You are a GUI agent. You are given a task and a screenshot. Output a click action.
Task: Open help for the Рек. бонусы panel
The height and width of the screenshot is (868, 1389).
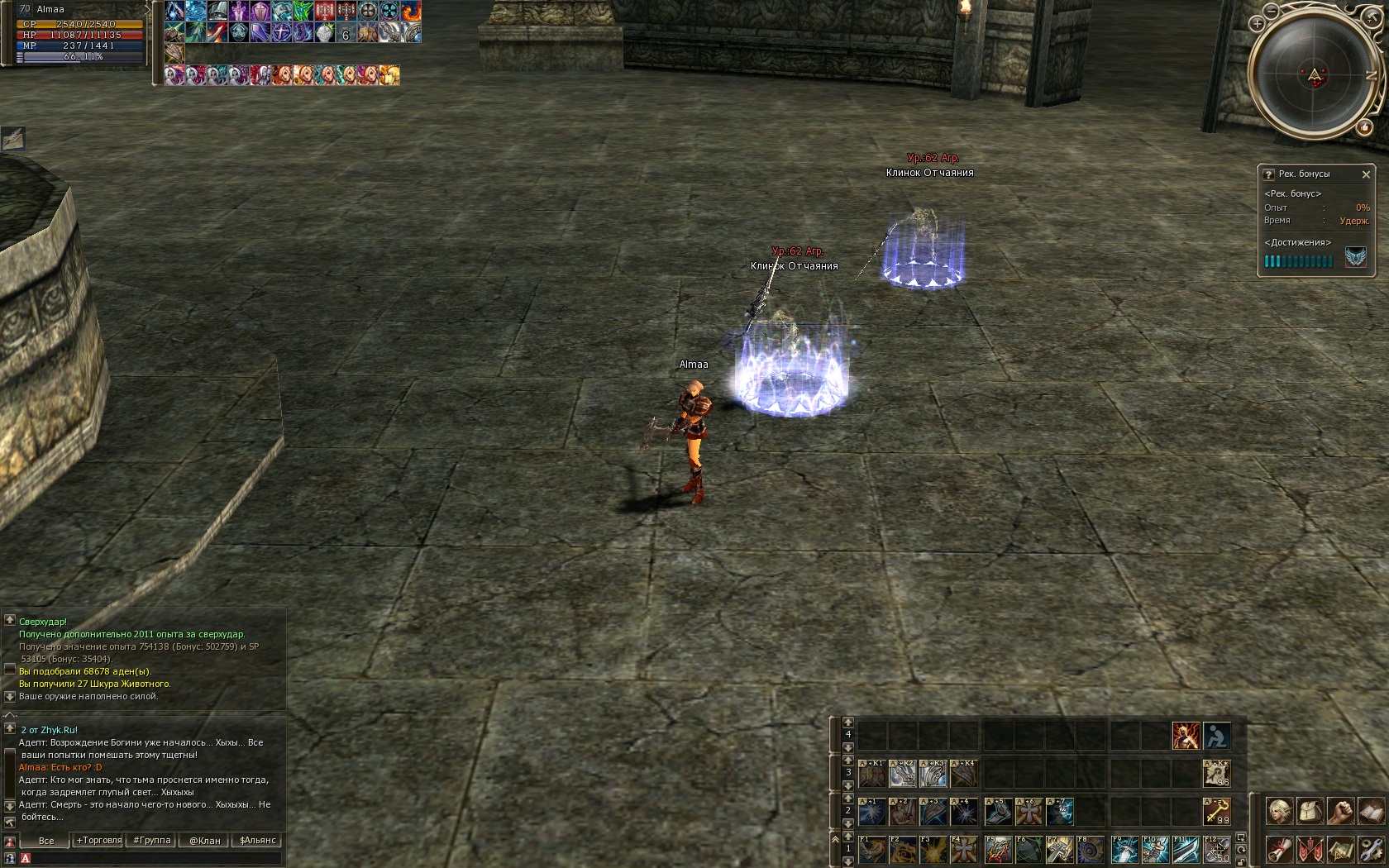(1269, 174)
